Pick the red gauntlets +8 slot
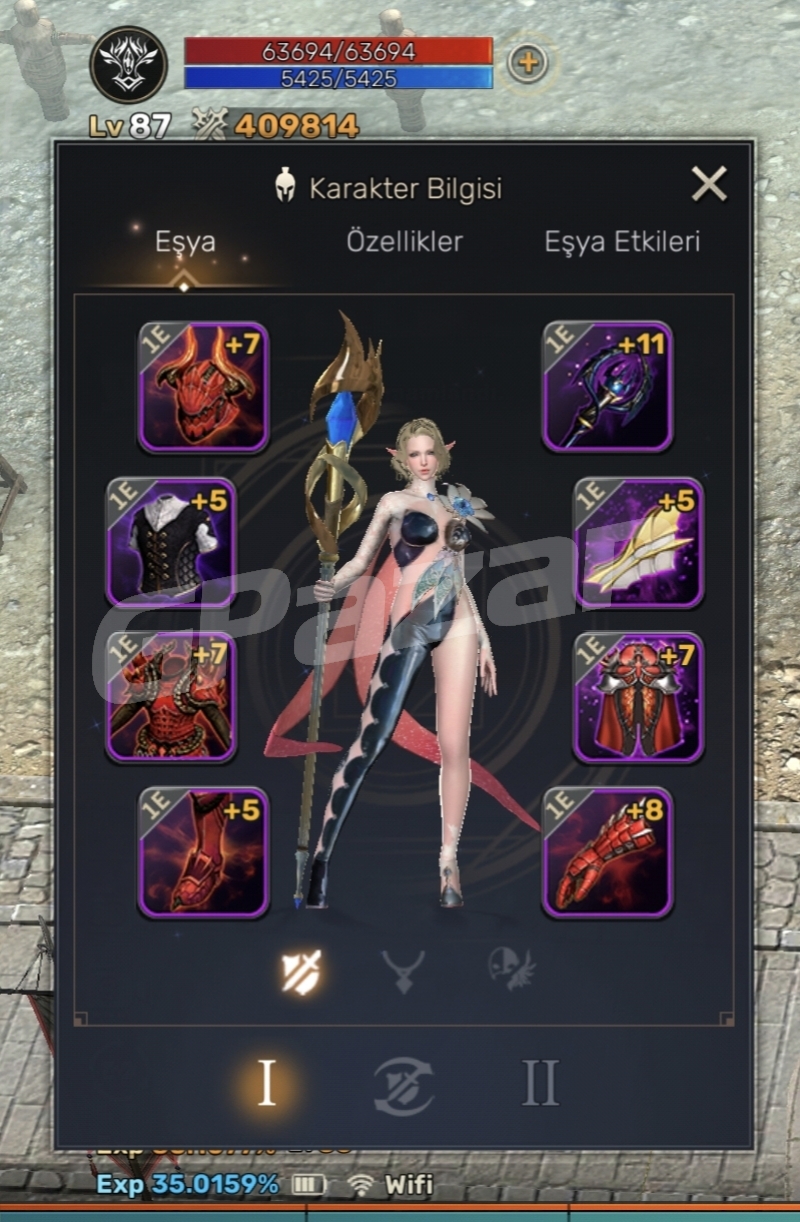The image size is (800, 1222). pyautogui.click(x=607, y=853)
